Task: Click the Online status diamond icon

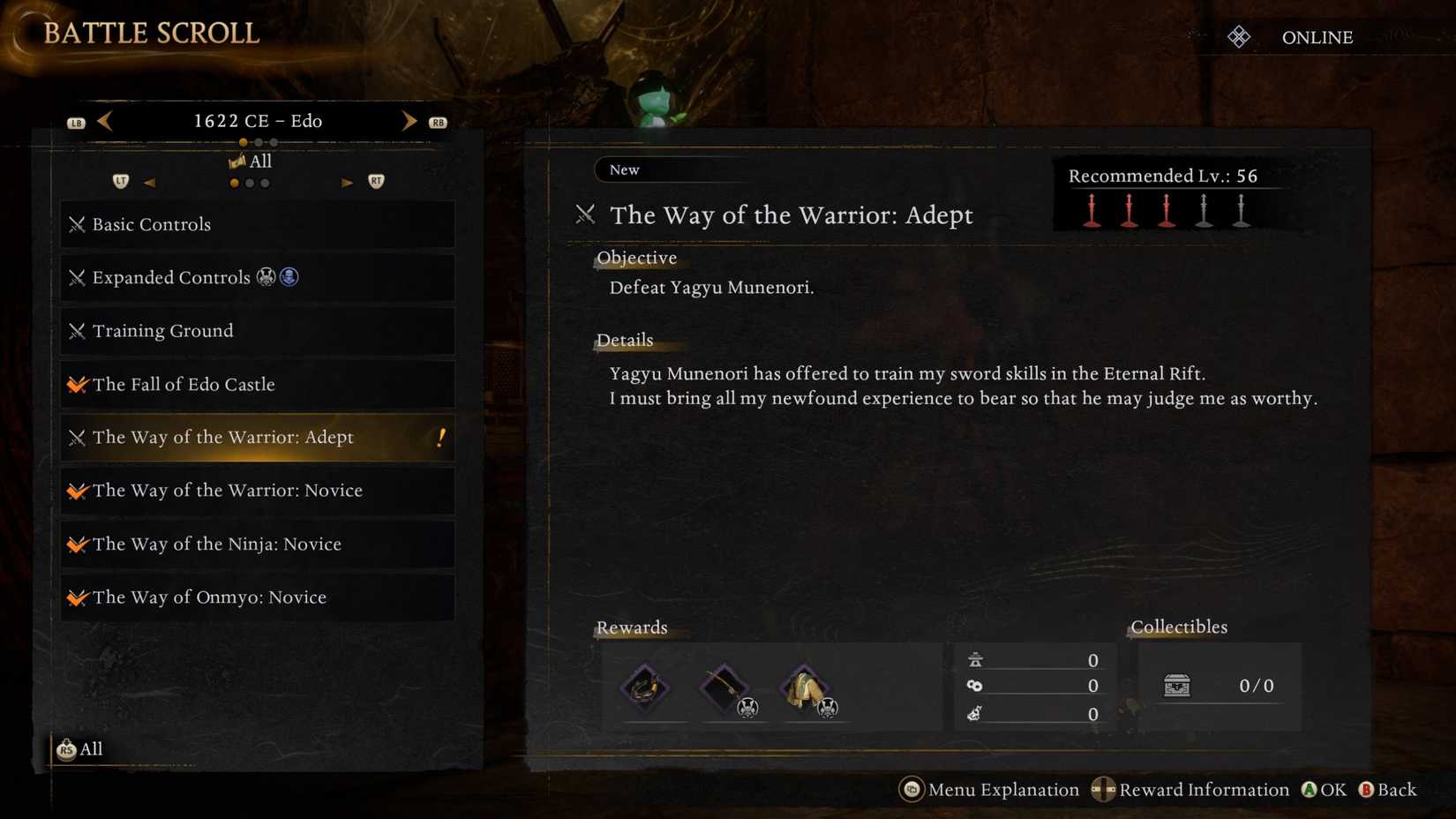Action: (x=1239, y=37)
